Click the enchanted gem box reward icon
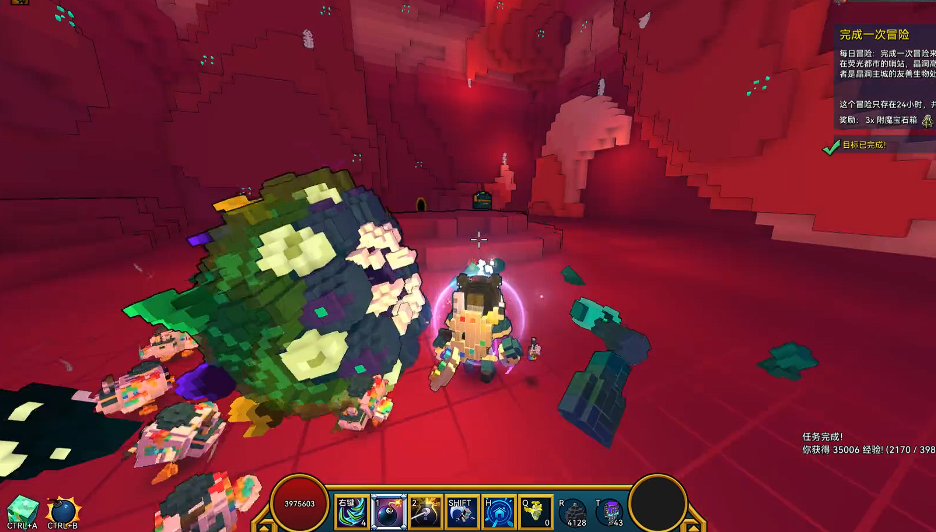 click(927, 120)
